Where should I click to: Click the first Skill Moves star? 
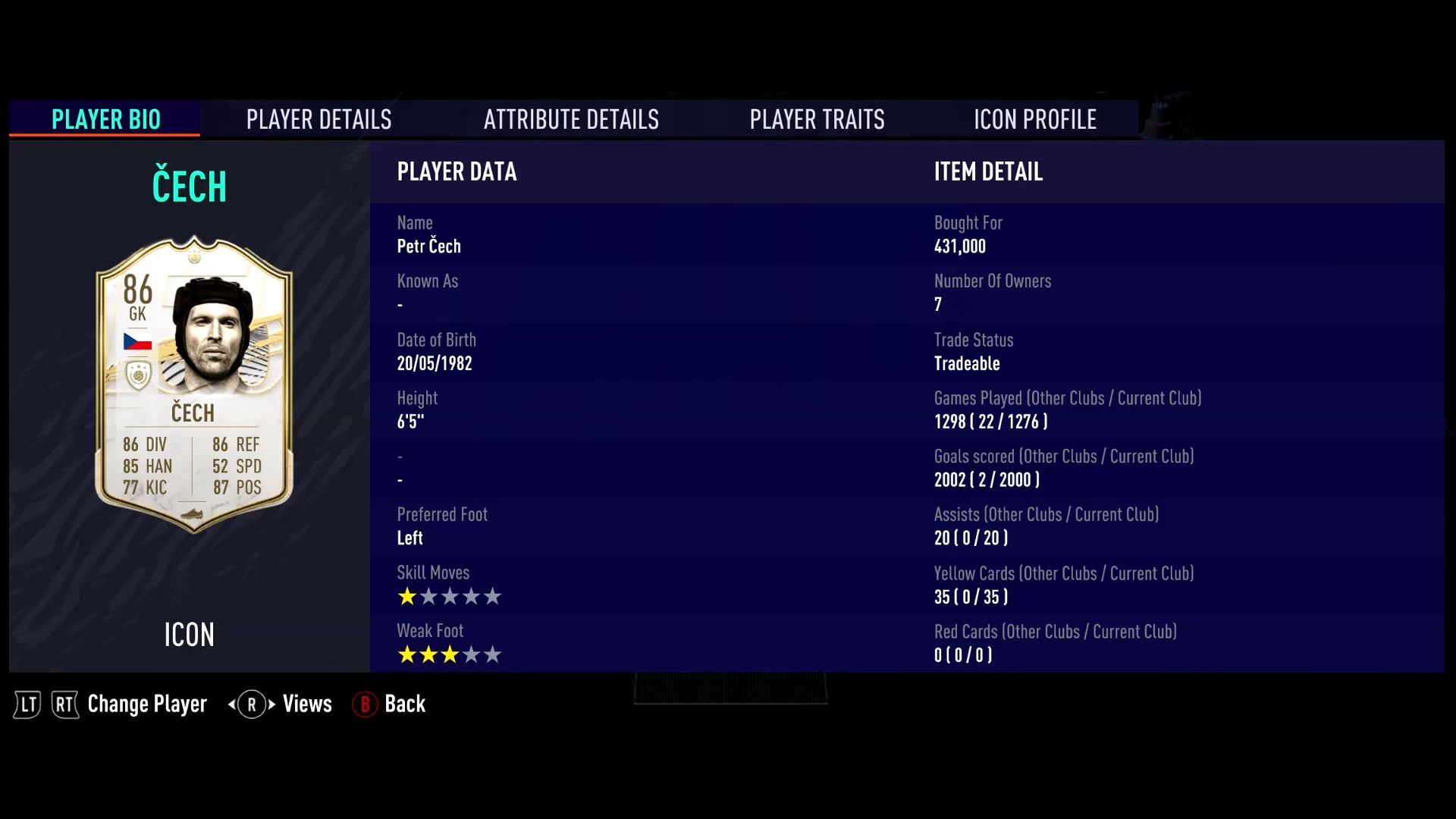pos(406,597)
